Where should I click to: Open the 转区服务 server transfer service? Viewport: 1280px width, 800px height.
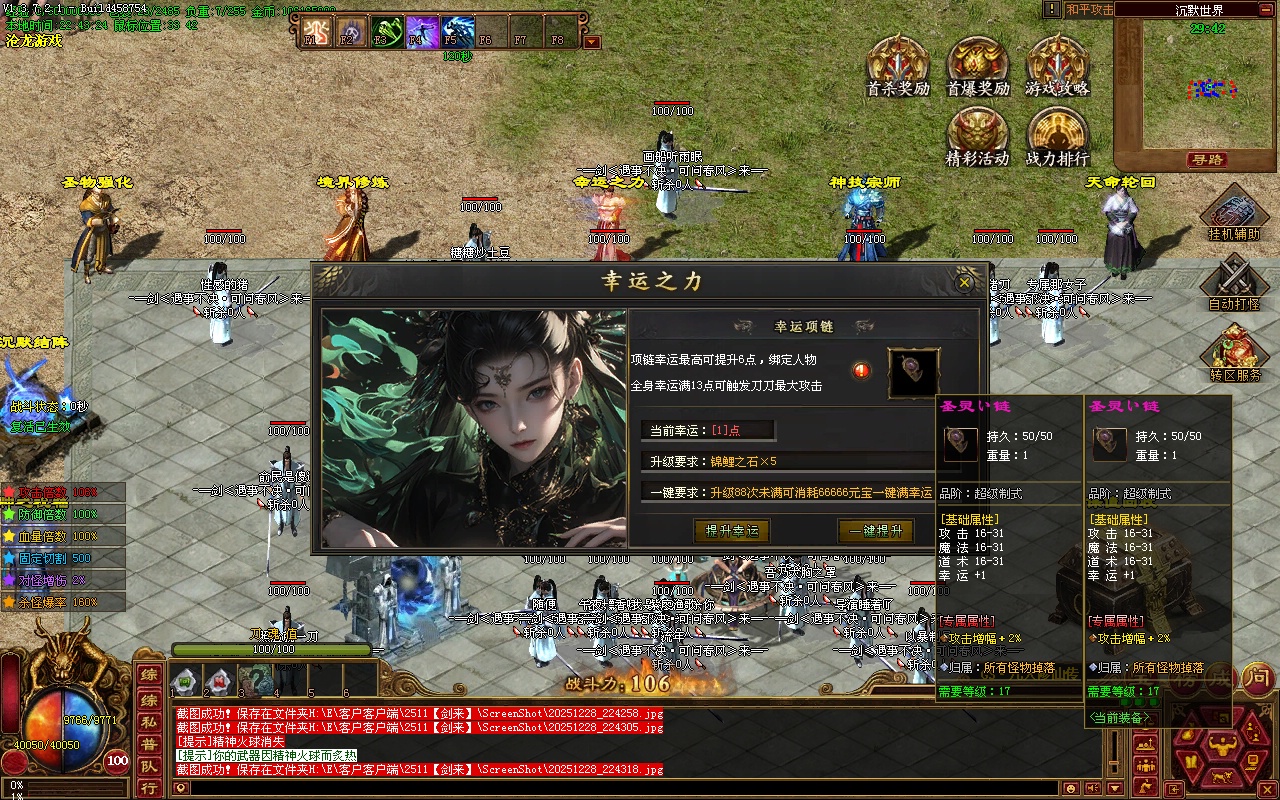click(1234, 350)
